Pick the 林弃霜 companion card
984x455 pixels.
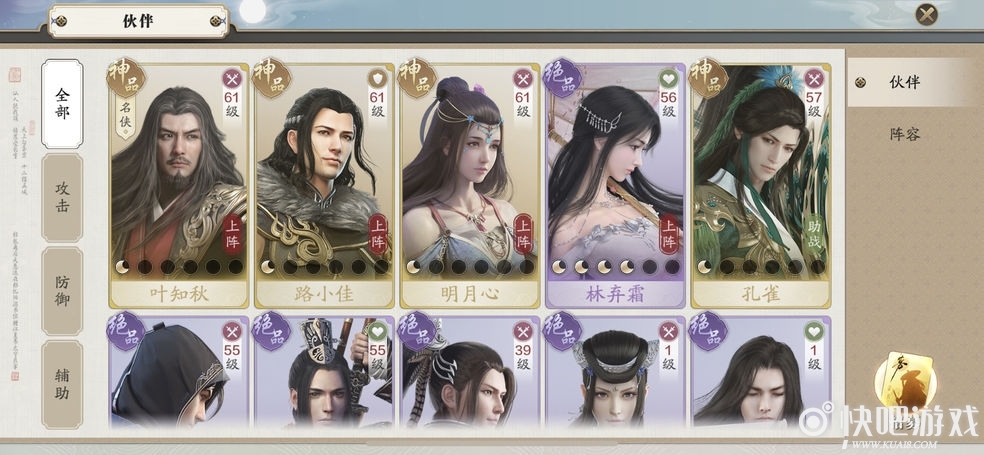[615, 185]
